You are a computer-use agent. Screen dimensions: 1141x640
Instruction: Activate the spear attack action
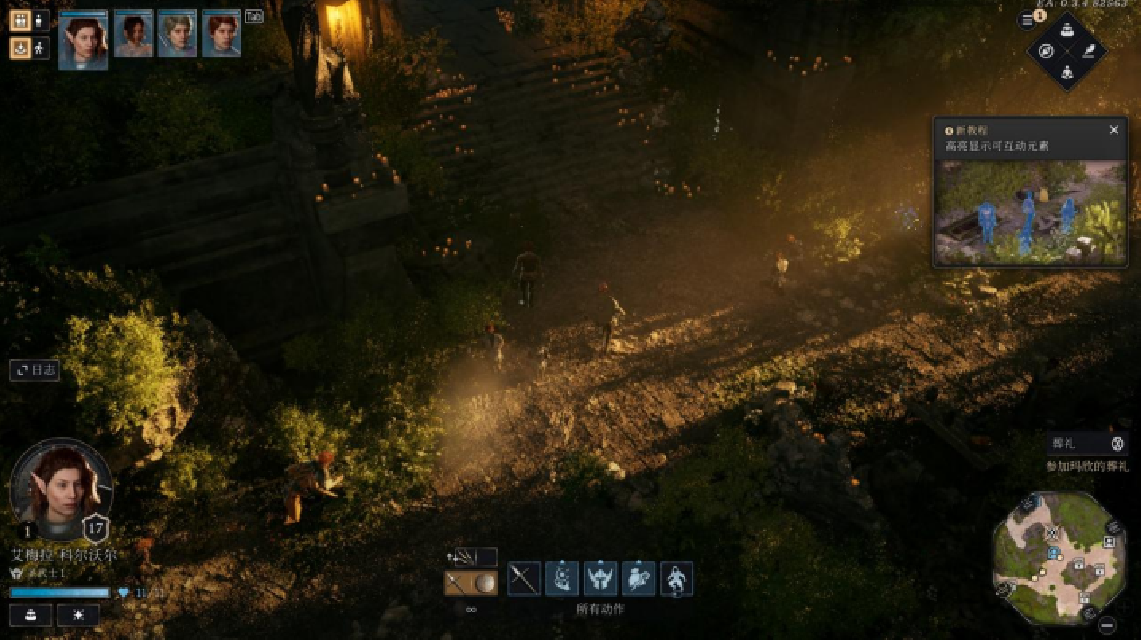coord(524,579)
